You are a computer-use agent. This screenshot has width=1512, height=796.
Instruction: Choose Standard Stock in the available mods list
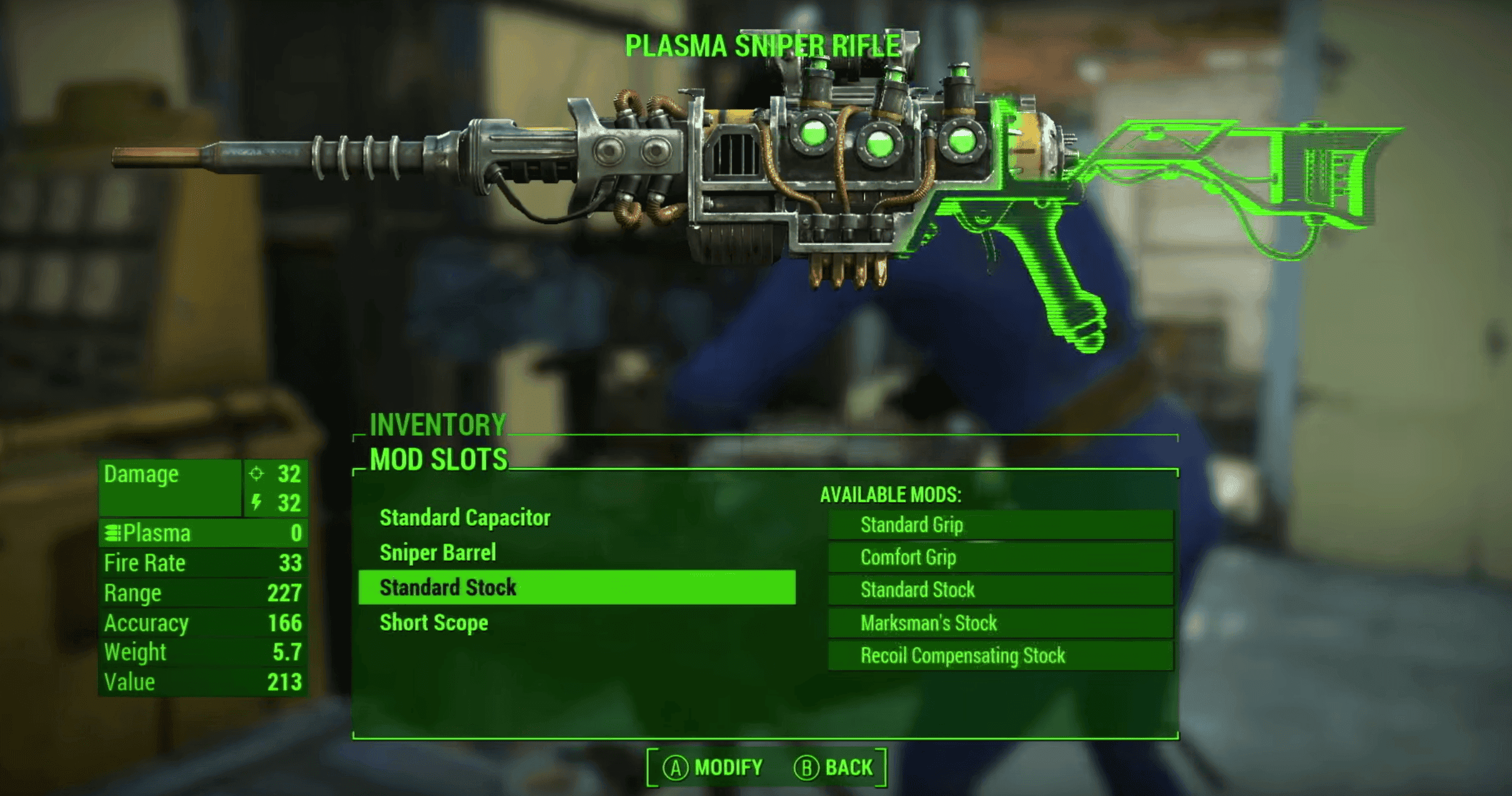(999, 590)
